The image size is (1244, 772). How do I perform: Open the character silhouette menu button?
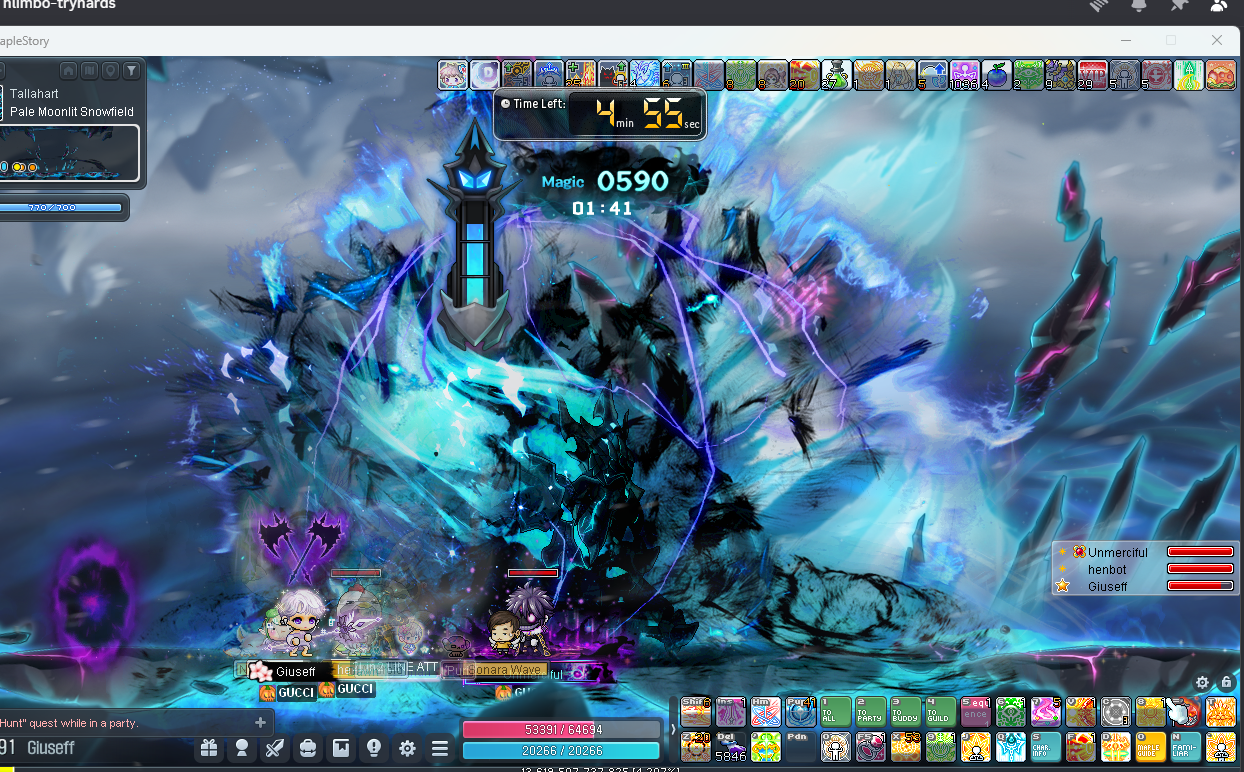tap(242, 748)
